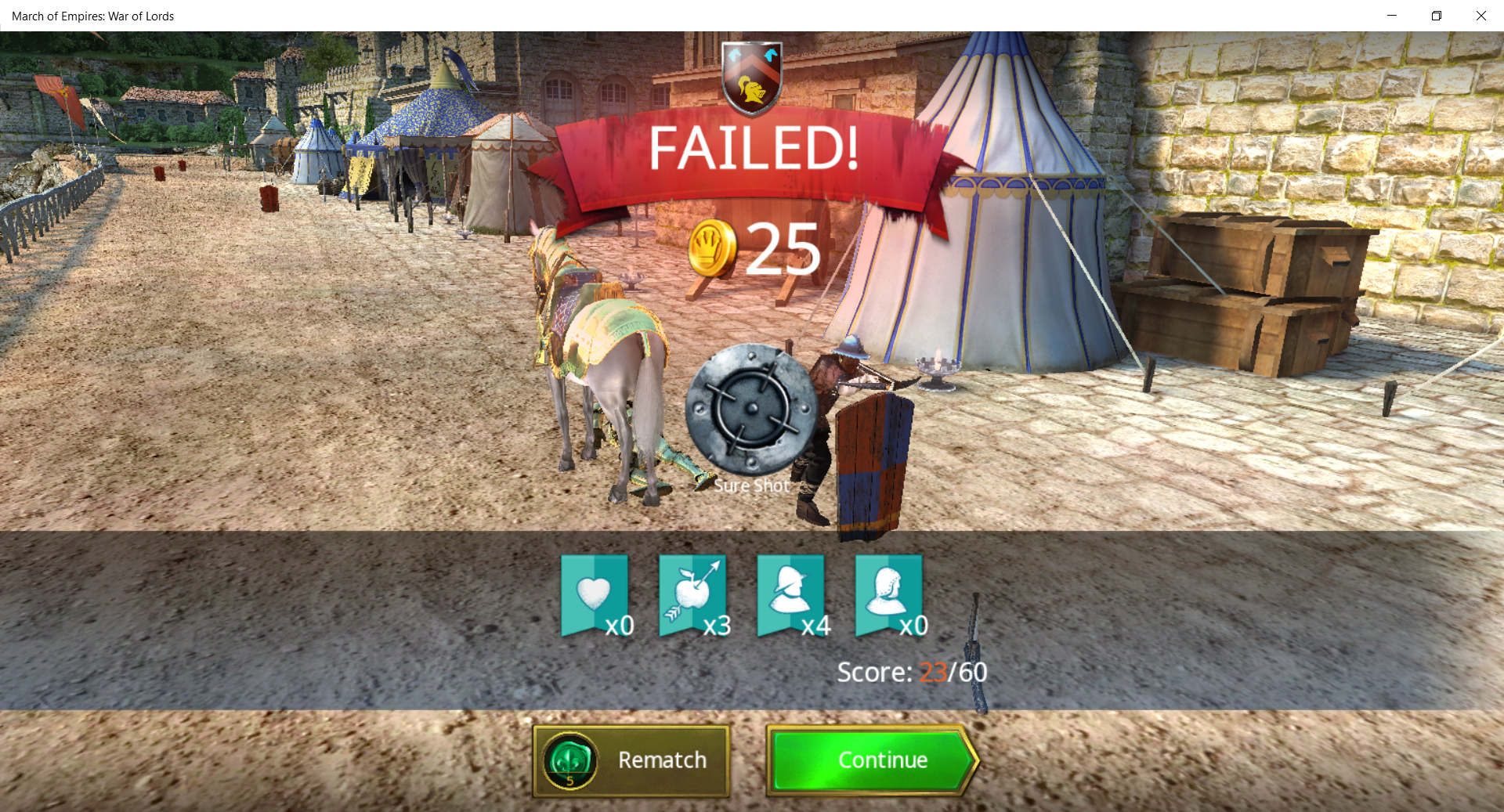Select the Sure Shot shield icon

coord(751,410)
